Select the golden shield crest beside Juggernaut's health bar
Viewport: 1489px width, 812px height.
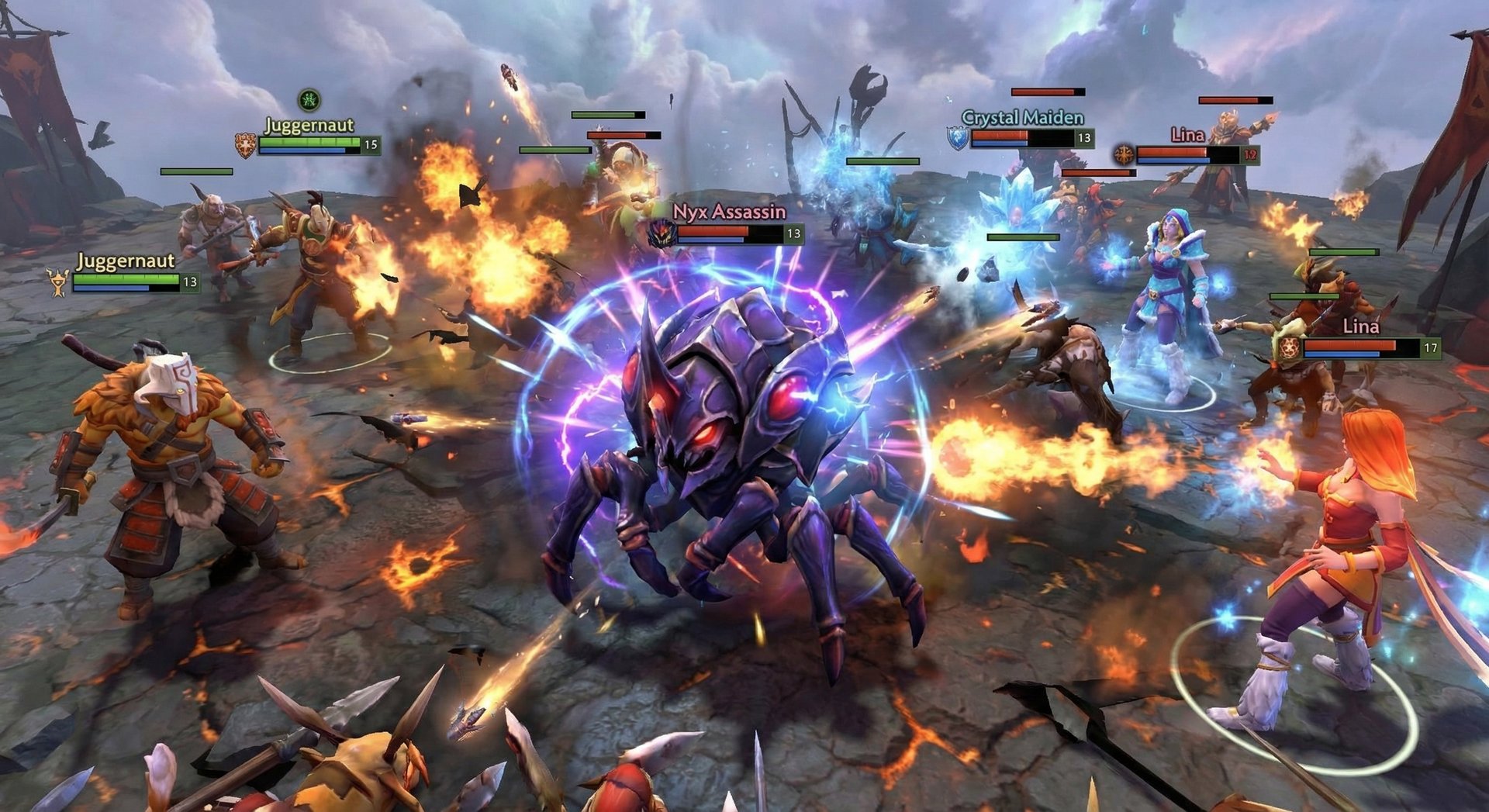244,144
